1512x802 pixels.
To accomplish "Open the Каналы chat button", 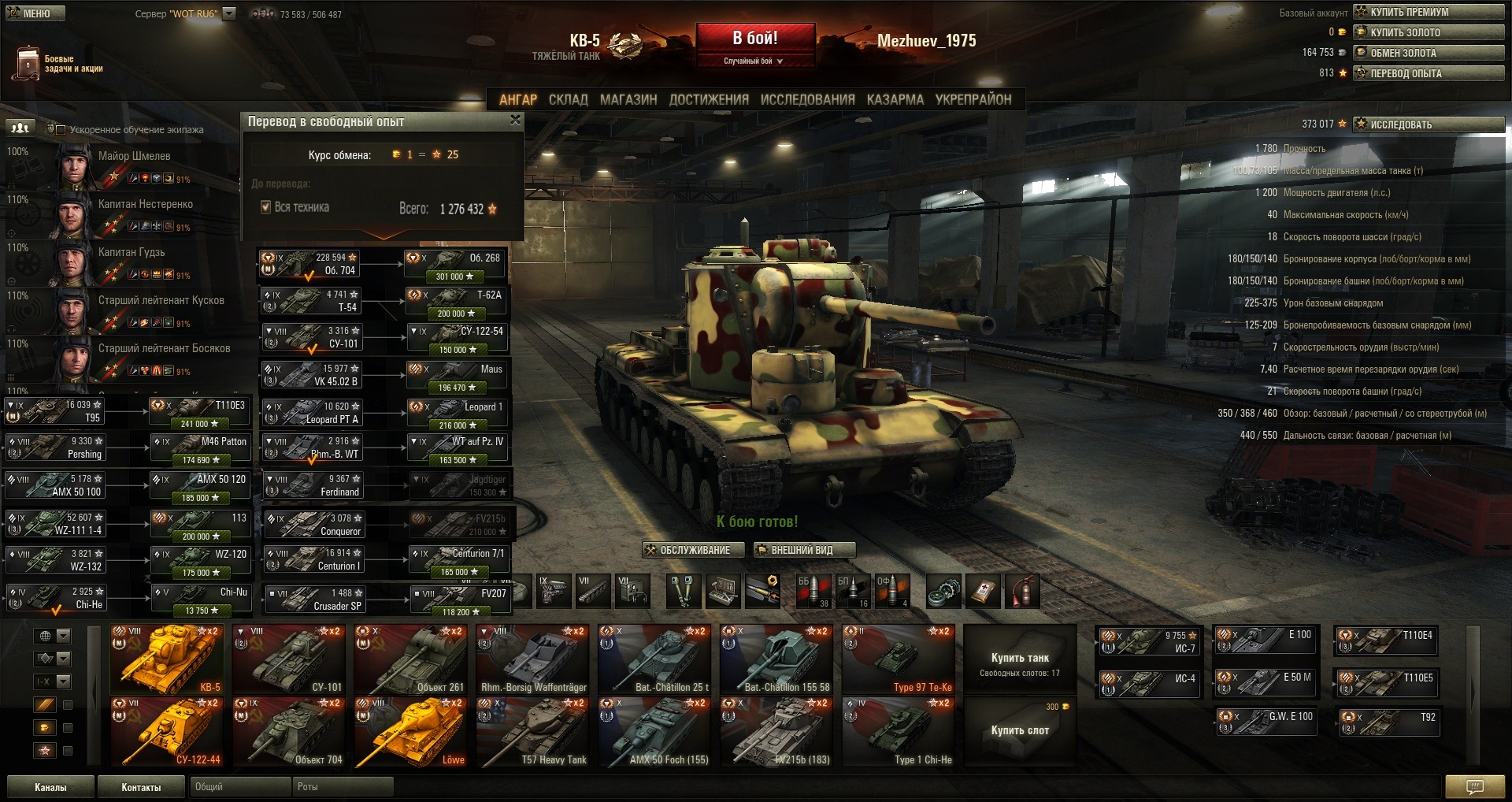I will click(x=50, y=787).
